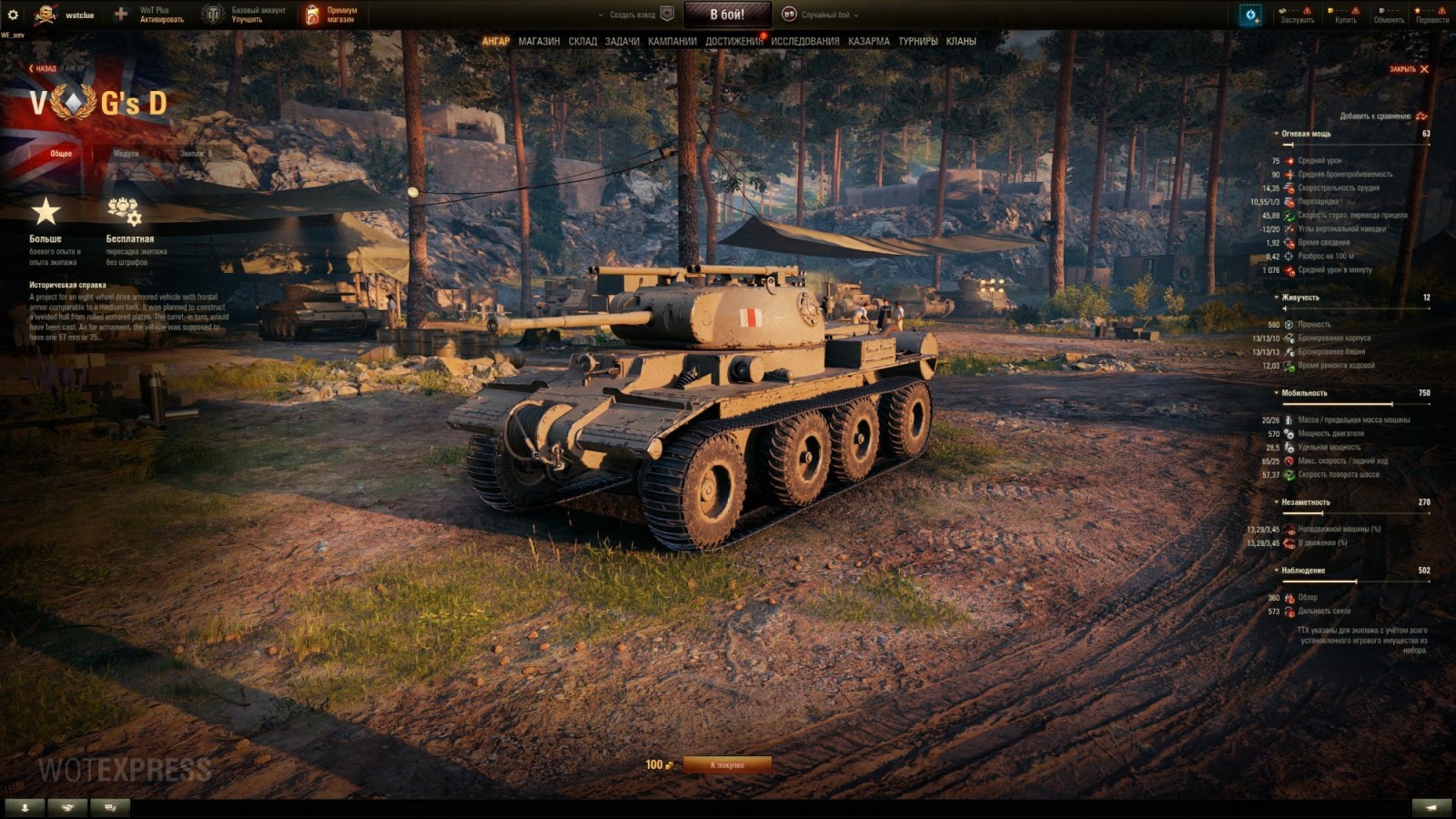Screen dimensions: 1456x819
Task: Collapse the Мобильность stats section
Action: (1303, 393)
